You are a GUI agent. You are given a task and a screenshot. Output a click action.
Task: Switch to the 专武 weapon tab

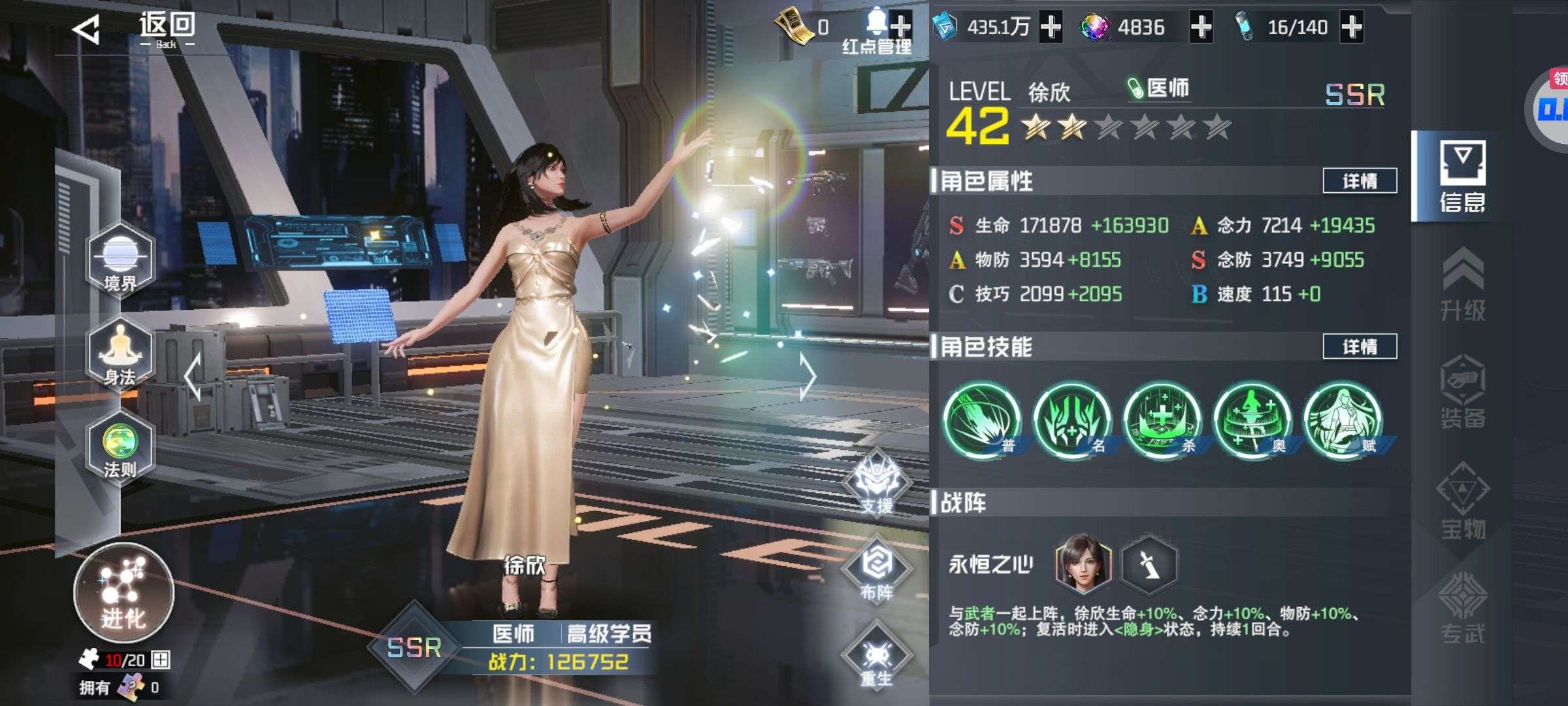(x=1463, y=608)
